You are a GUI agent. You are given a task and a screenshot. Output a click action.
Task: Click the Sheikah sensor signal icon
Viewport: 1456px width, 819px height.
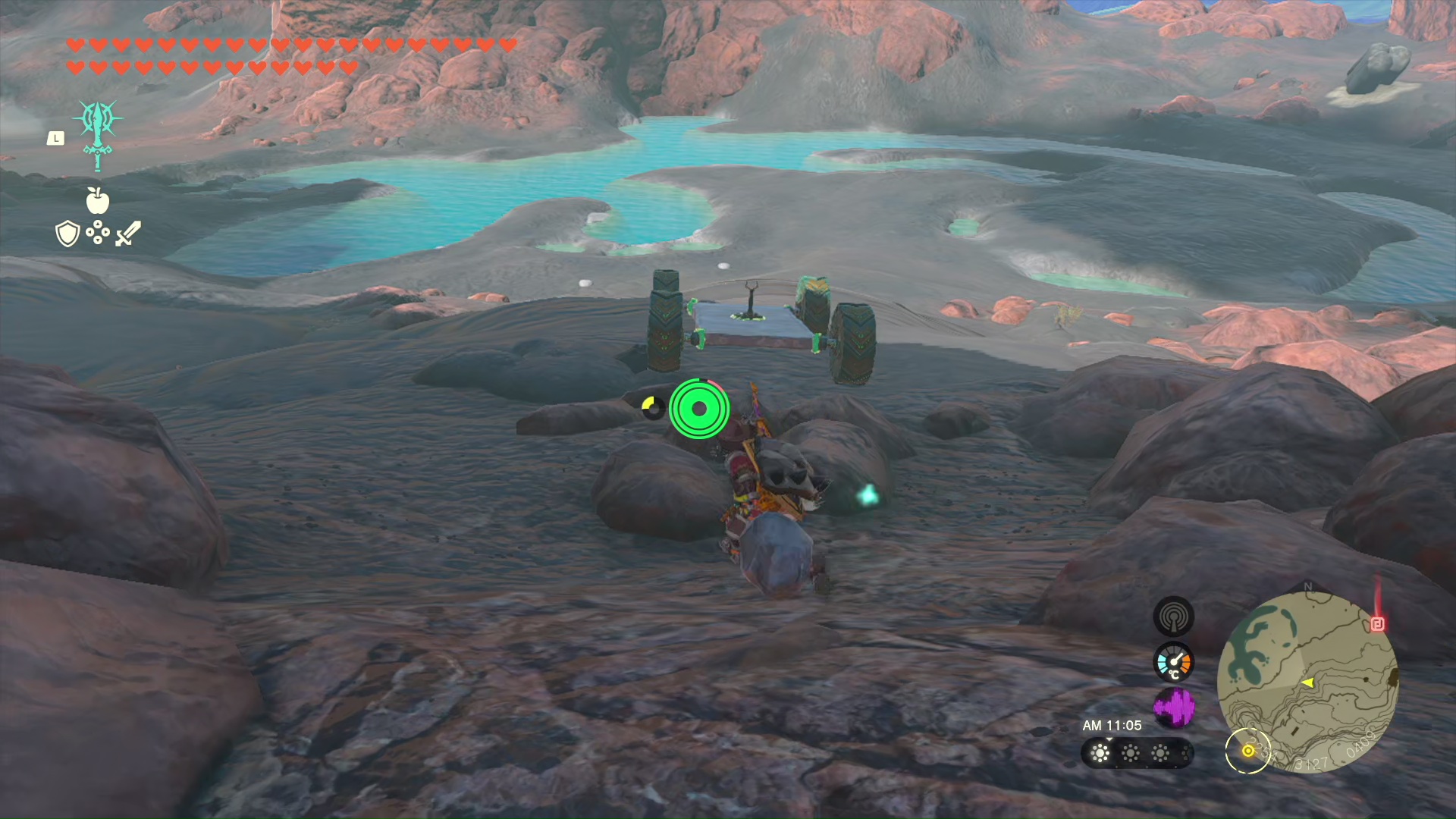(1173, 617)
